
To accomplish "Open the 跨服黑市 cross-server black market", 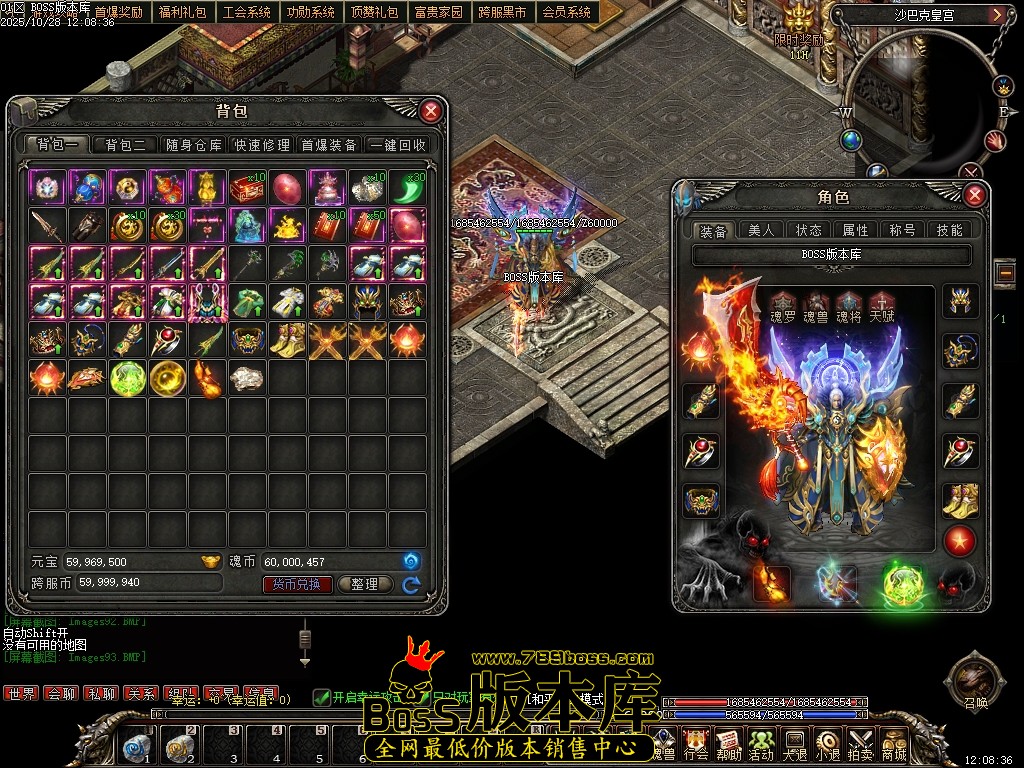I will click(502, 13).
